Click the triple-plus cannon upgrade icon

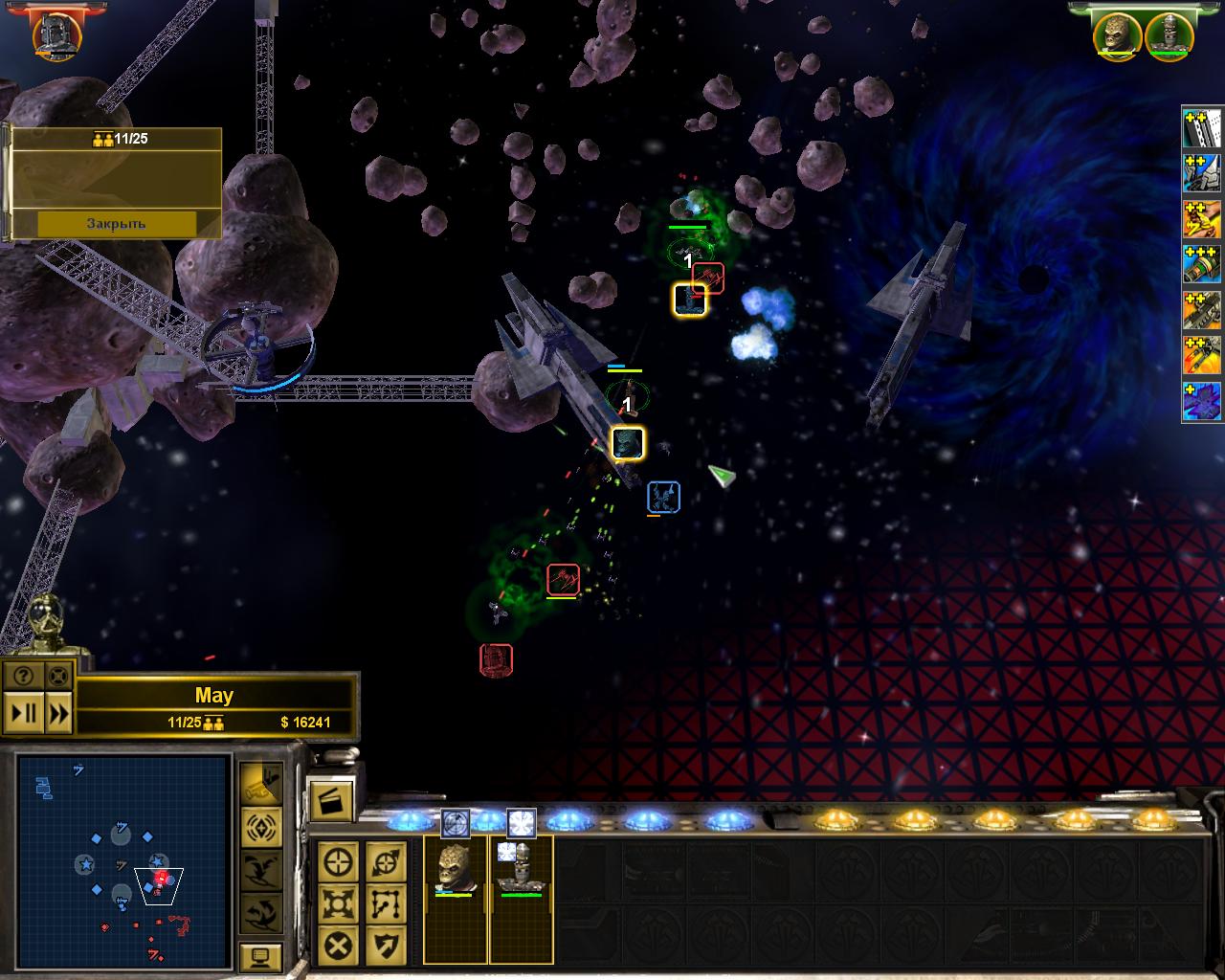pyautogui.click(x=1203, y=265)
